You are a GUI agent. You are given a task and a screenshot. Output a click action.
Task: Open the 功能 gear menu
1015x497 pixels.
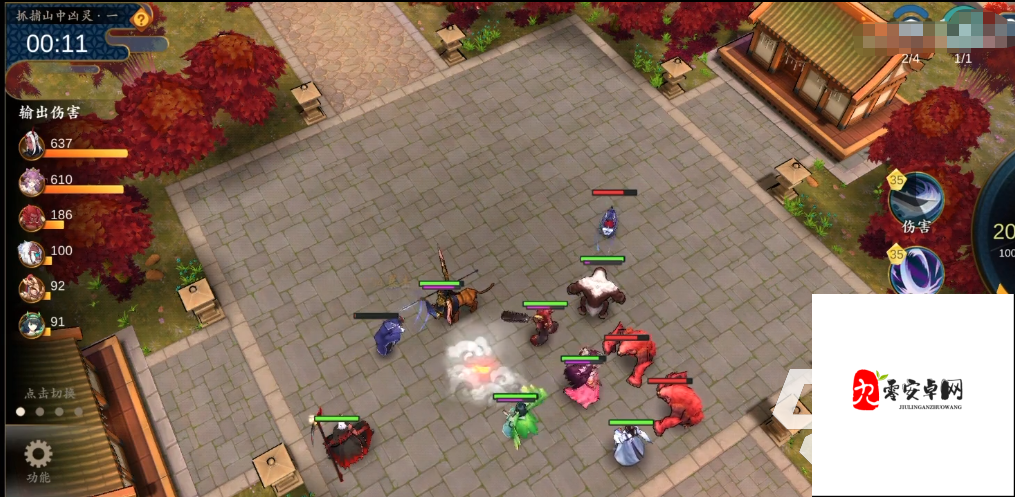(x=38, y=459)
